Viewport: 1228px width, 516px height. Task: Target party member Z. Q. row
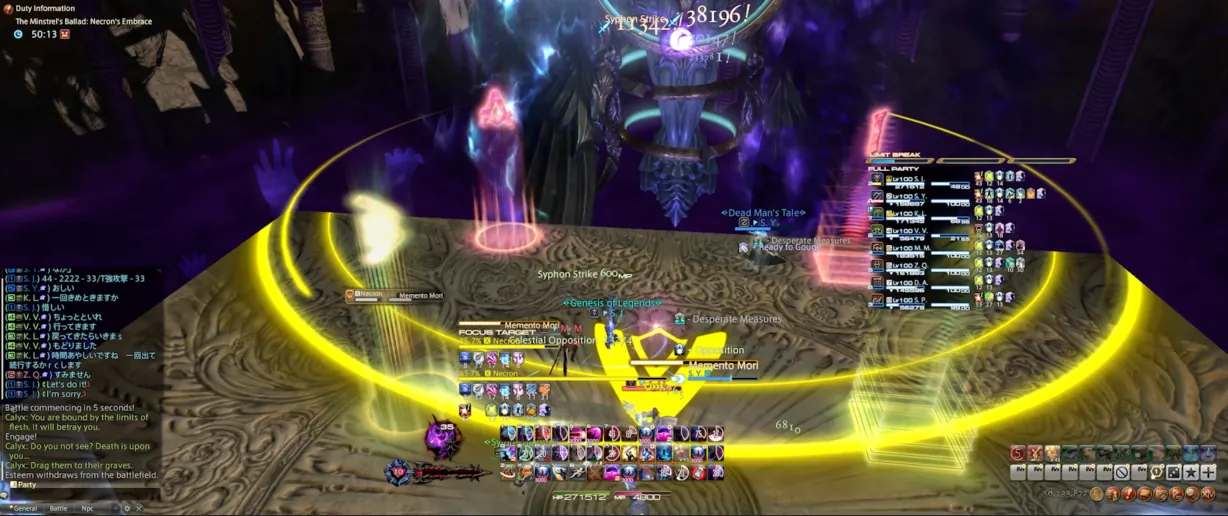[920, 265]
